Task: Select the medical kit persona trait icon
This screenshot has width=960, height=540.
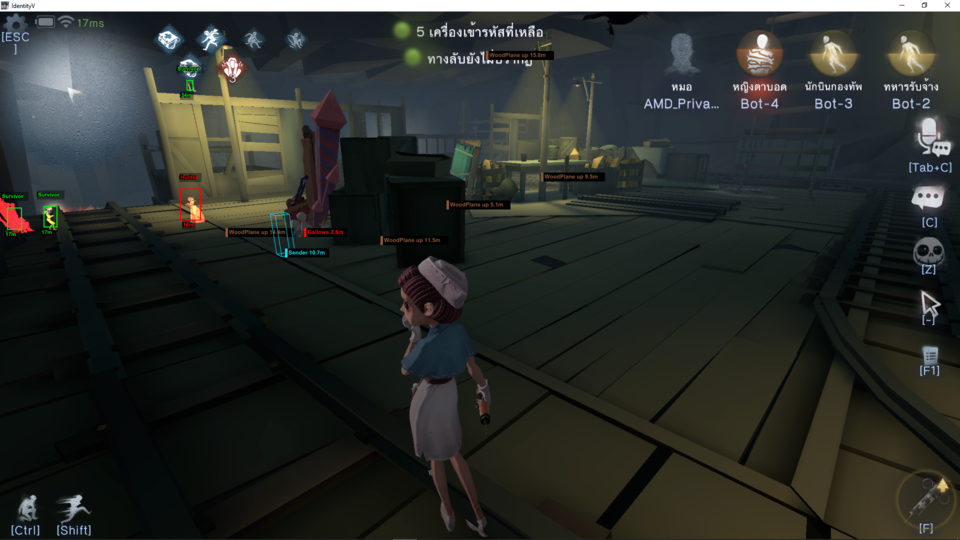Action: click(x=169, y=39)
